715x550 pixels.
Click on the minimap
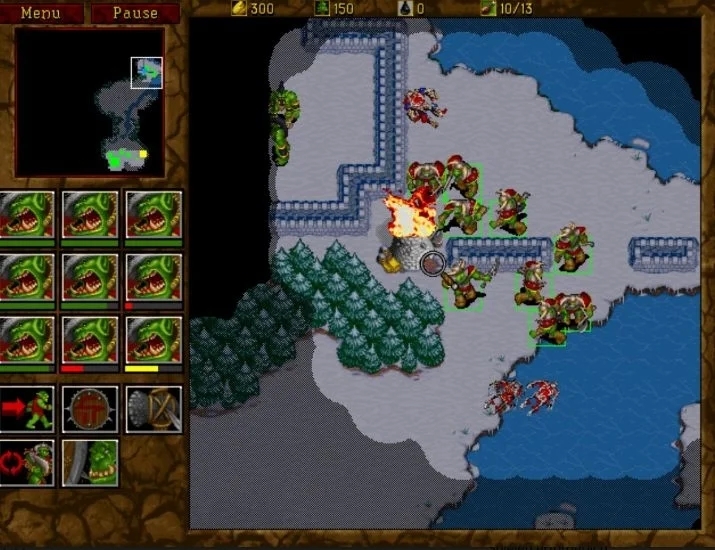coord(90,102)
